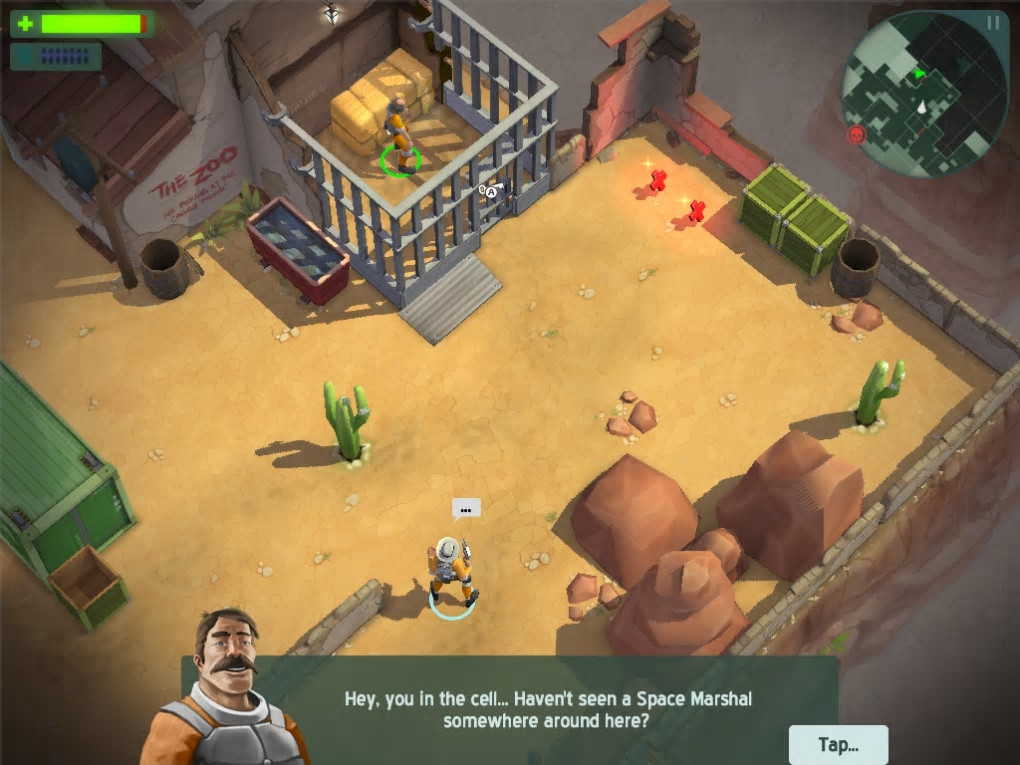
Task: Pause the game with the pause icon
Action: coord(993,22)
